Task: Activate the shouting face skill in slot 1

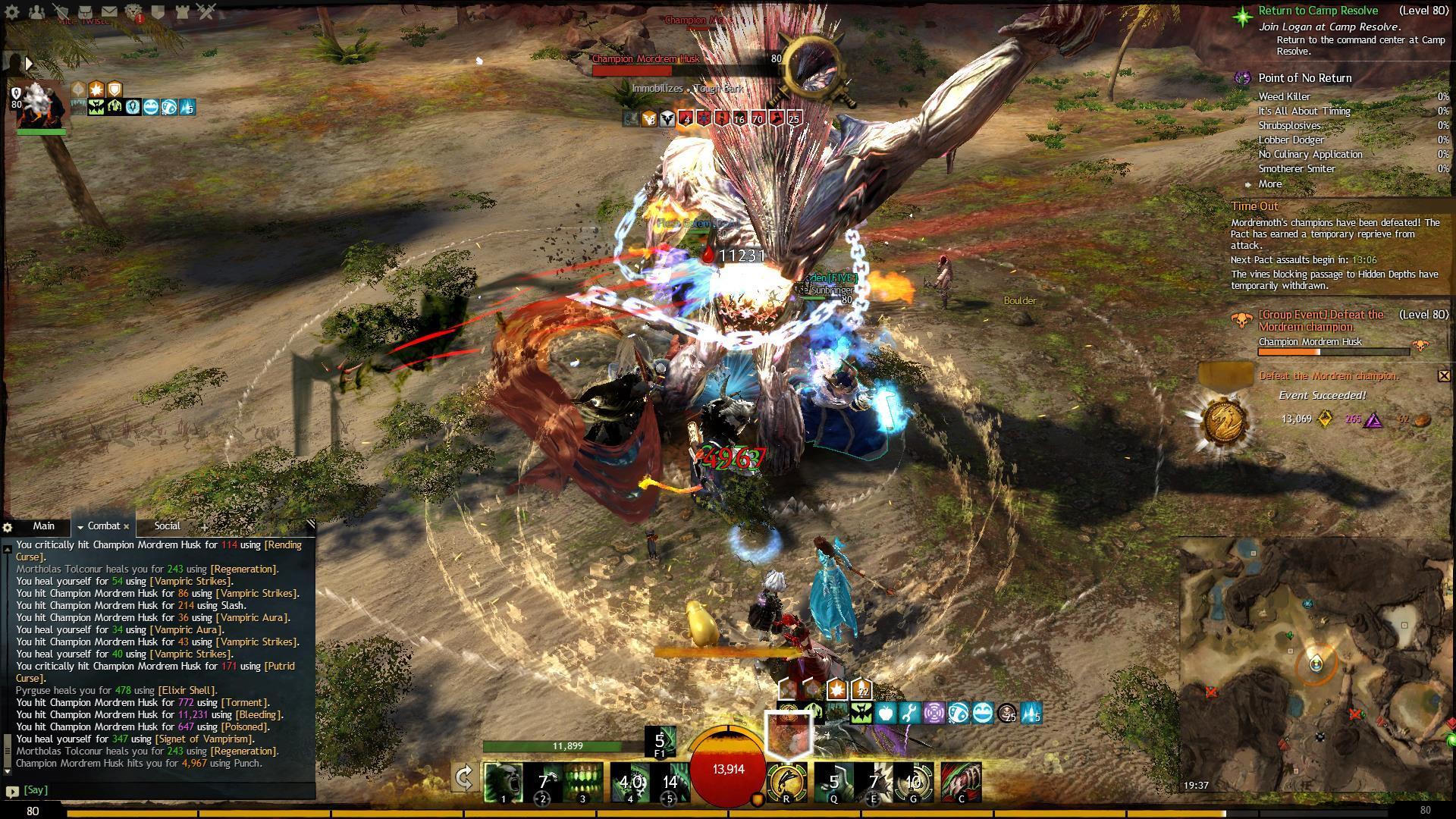Action: tap(503, 782)
